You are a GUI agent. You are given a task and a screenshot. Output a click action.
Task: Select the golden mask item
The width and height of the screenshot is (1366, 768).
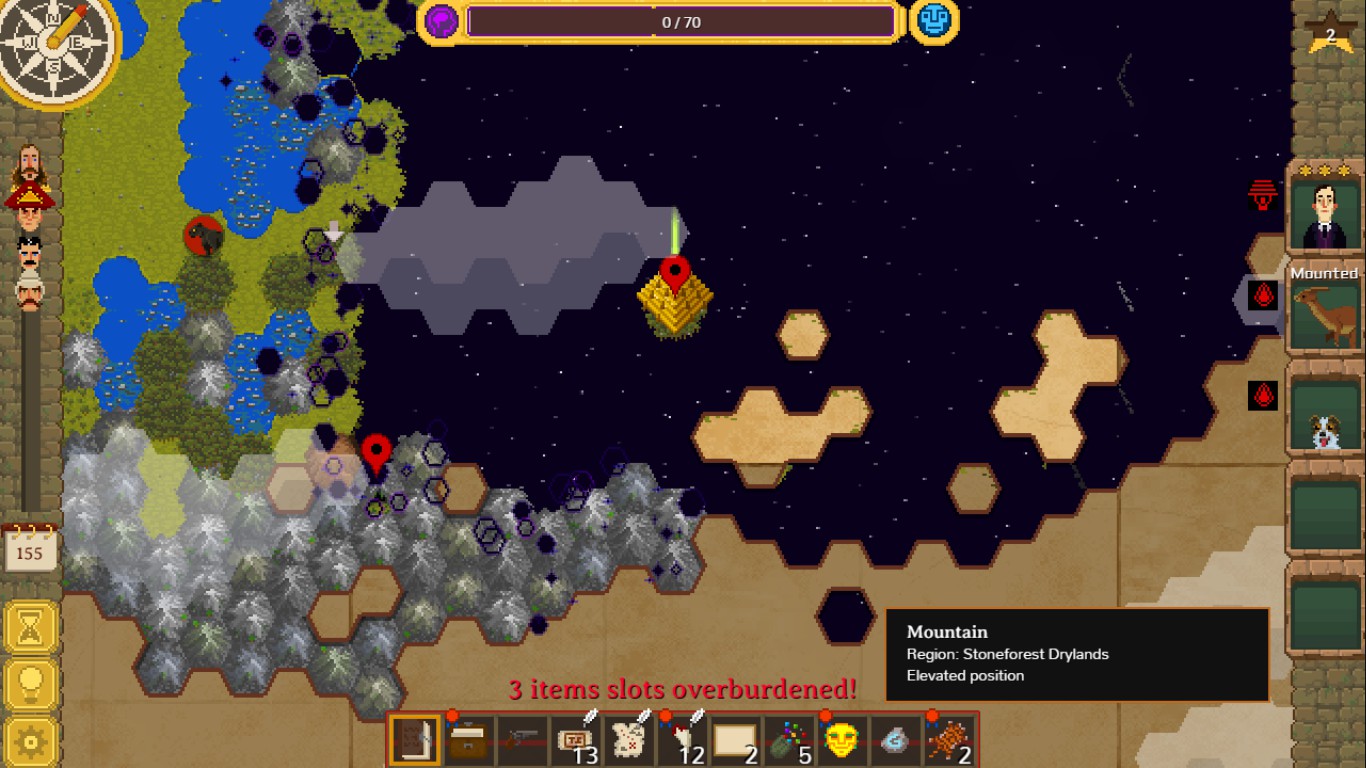843,740
